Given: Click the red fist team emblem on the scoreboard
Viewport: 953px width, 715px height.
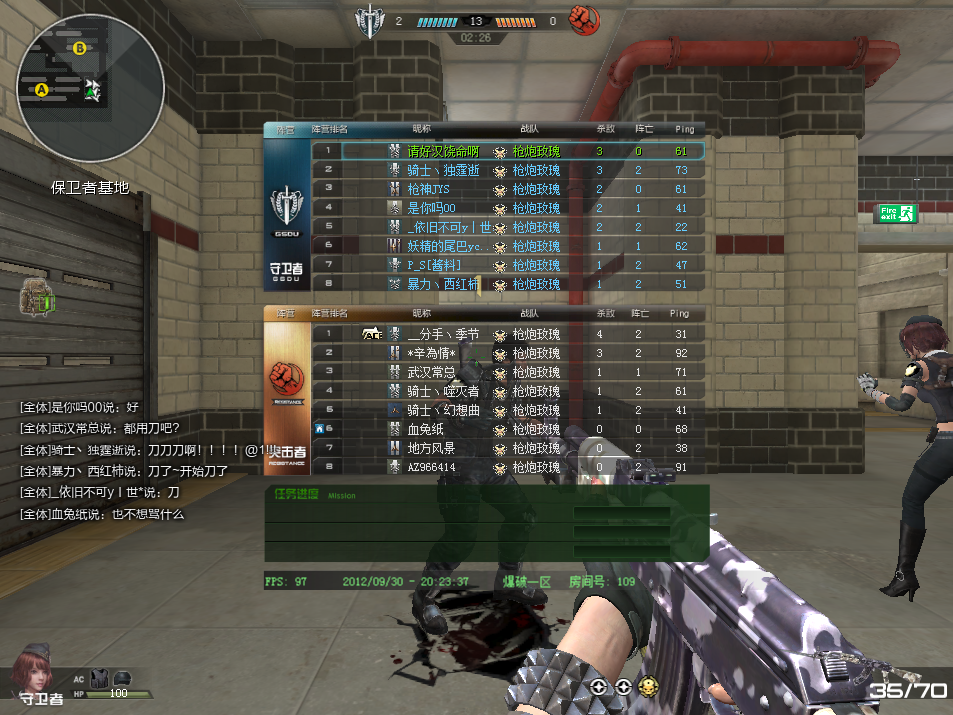Looking at the screenshot, I should pos(287,379).
